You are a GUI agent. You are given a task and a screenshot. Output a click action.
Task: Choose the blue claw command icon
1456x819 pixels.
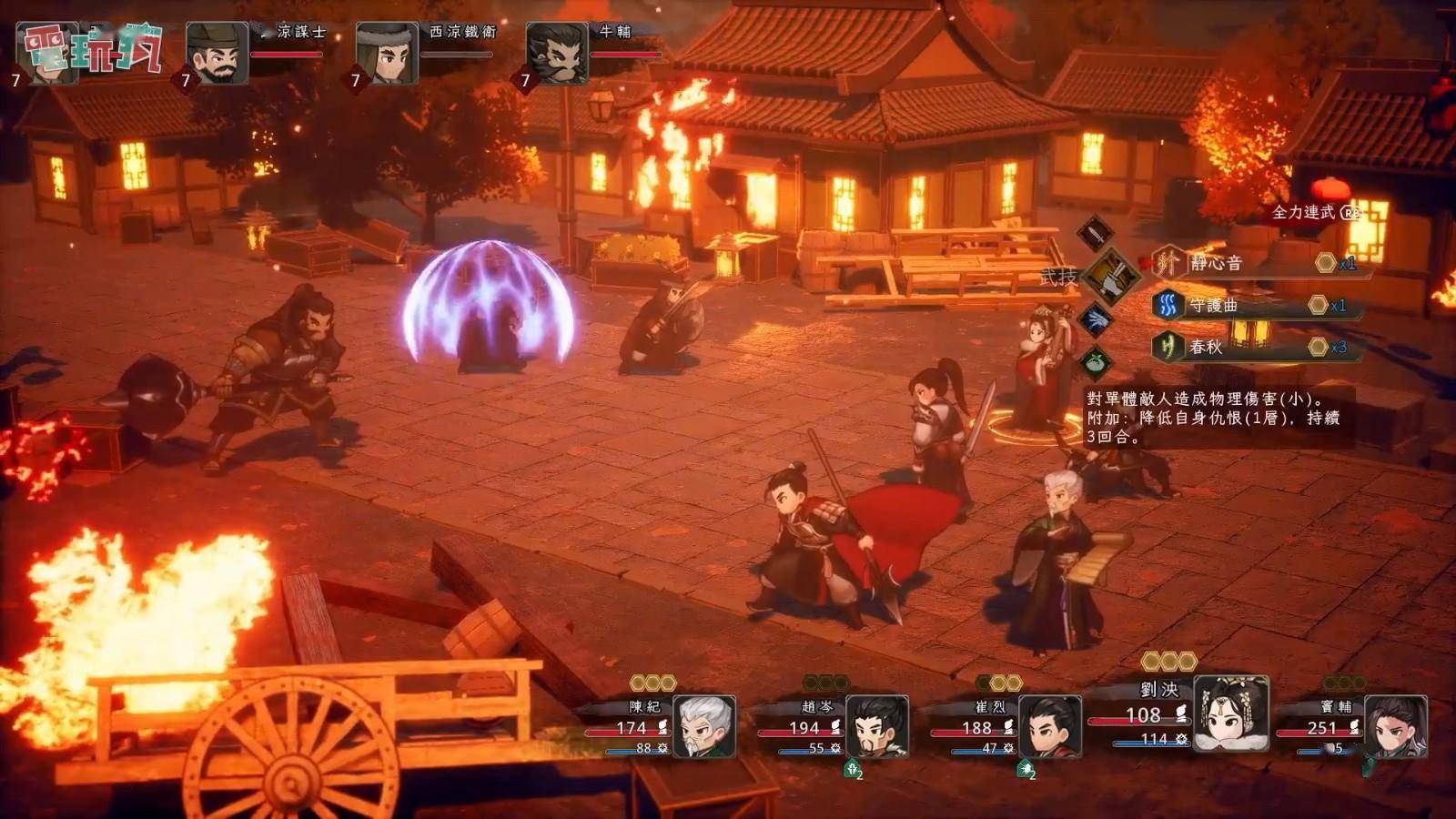coord(1097,319)
